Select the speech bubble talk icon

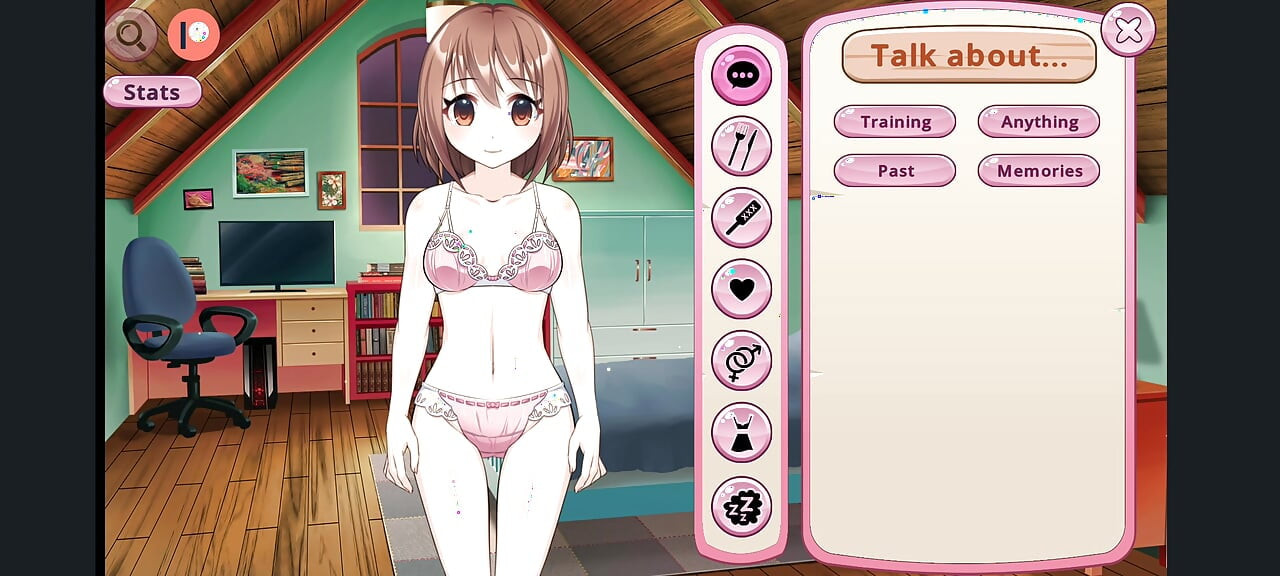point(741,75)
